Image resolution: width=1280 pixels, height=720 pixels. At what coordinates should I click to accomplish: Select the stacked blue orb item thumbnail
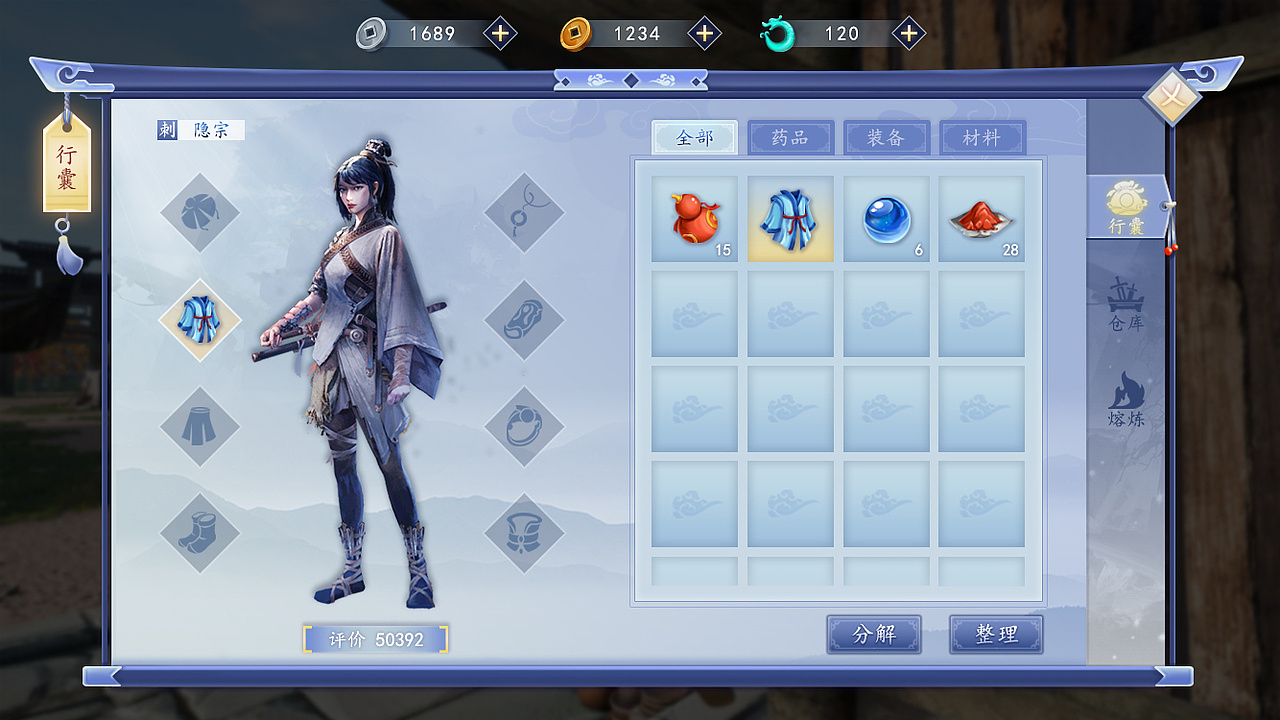[885, 217]
